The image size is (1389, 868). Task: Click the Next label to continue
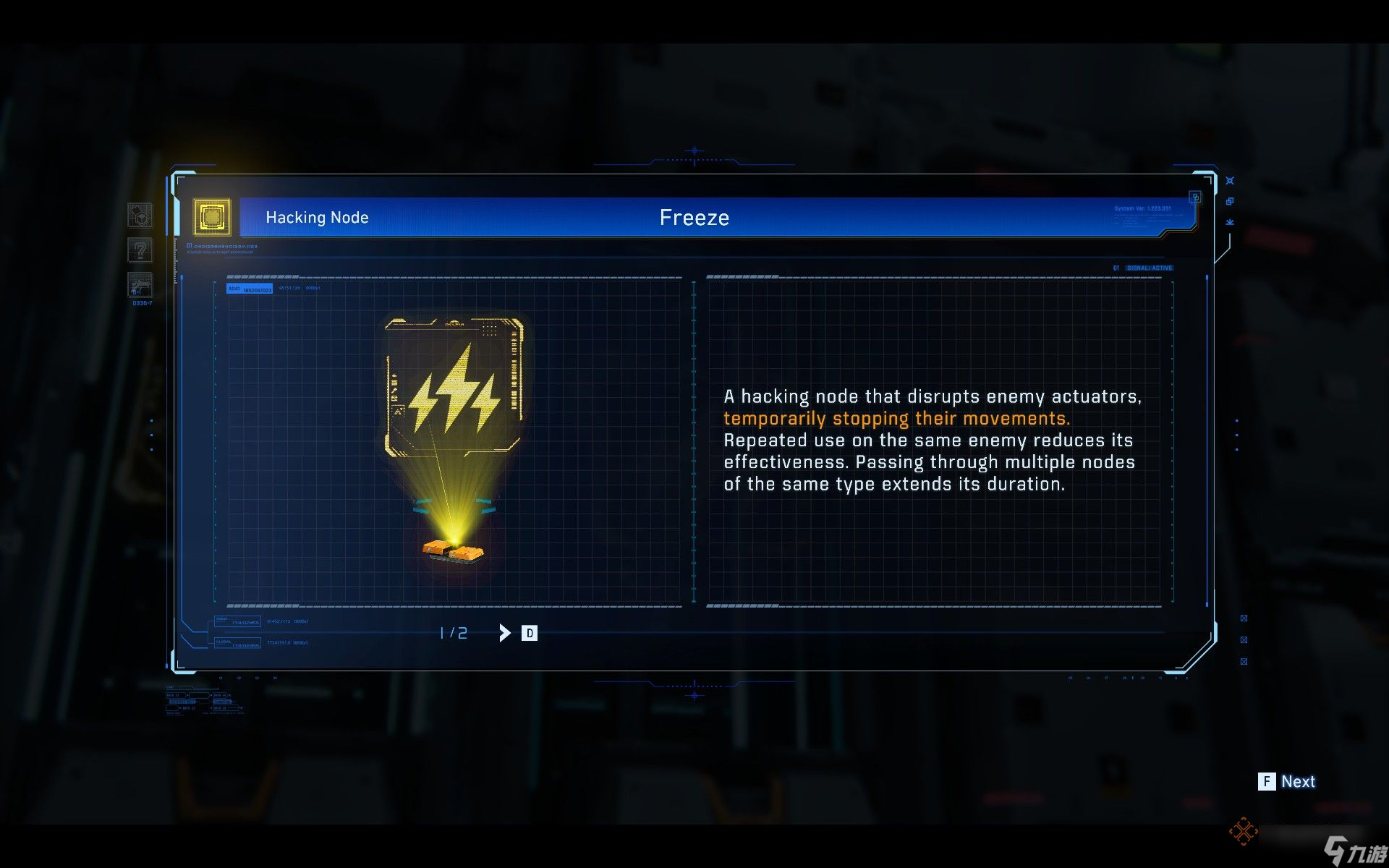point(1298,781)
